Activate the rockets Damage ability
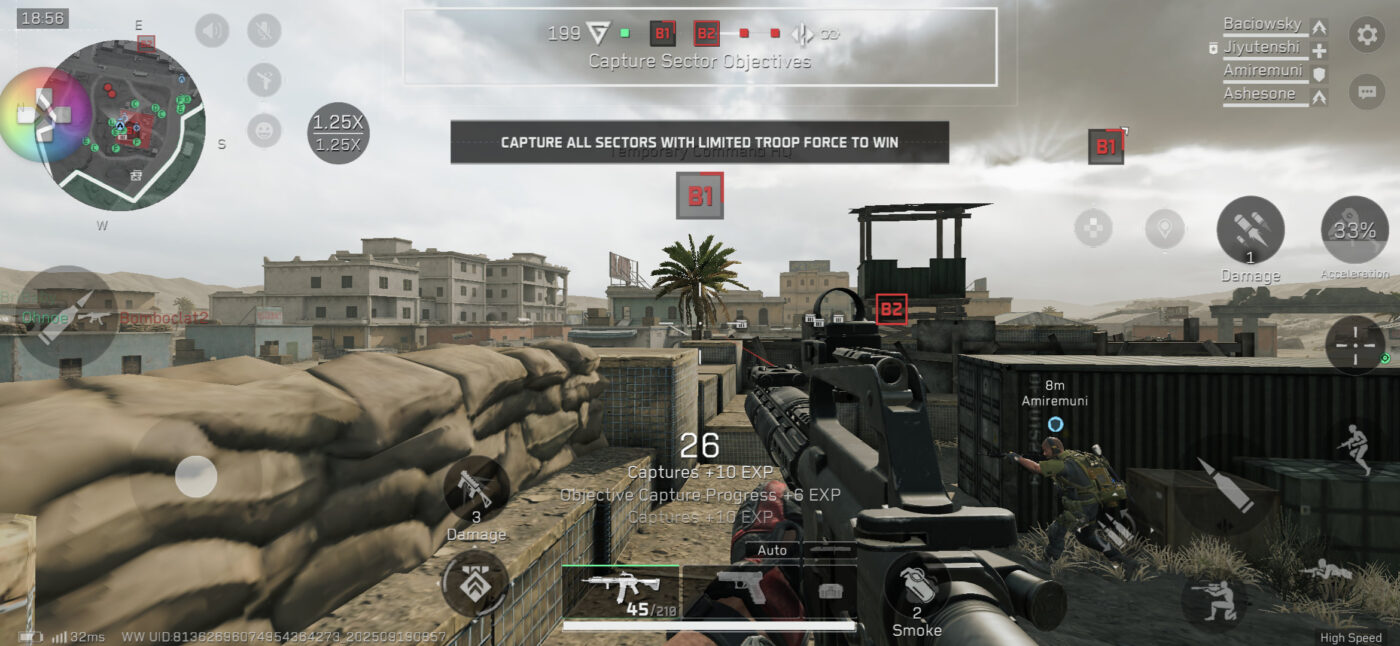Screen dimensions: 1400x646 (1250, 231)
